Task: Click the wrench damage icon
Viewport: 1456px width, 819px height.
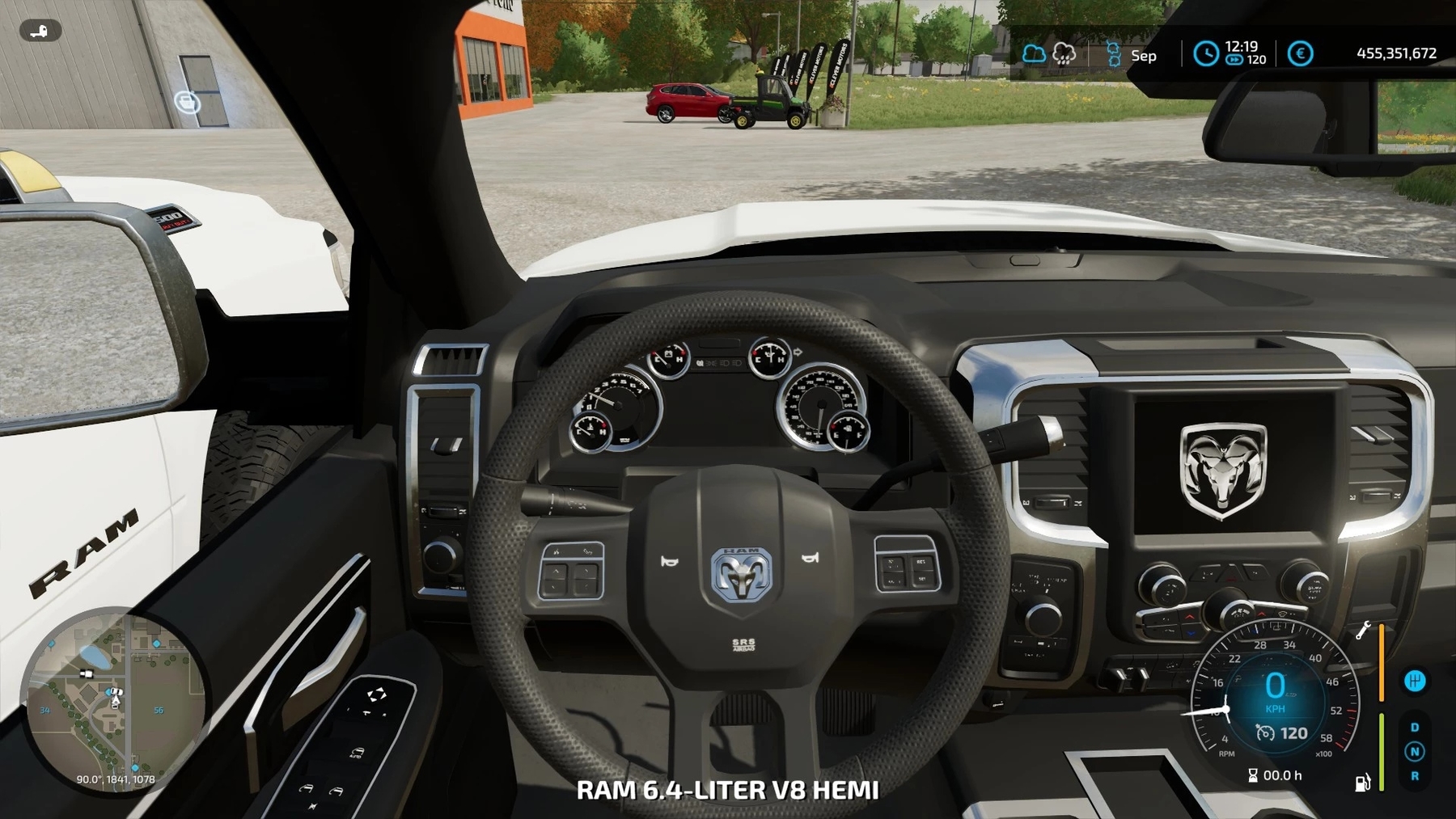Action: (1363, 631)
